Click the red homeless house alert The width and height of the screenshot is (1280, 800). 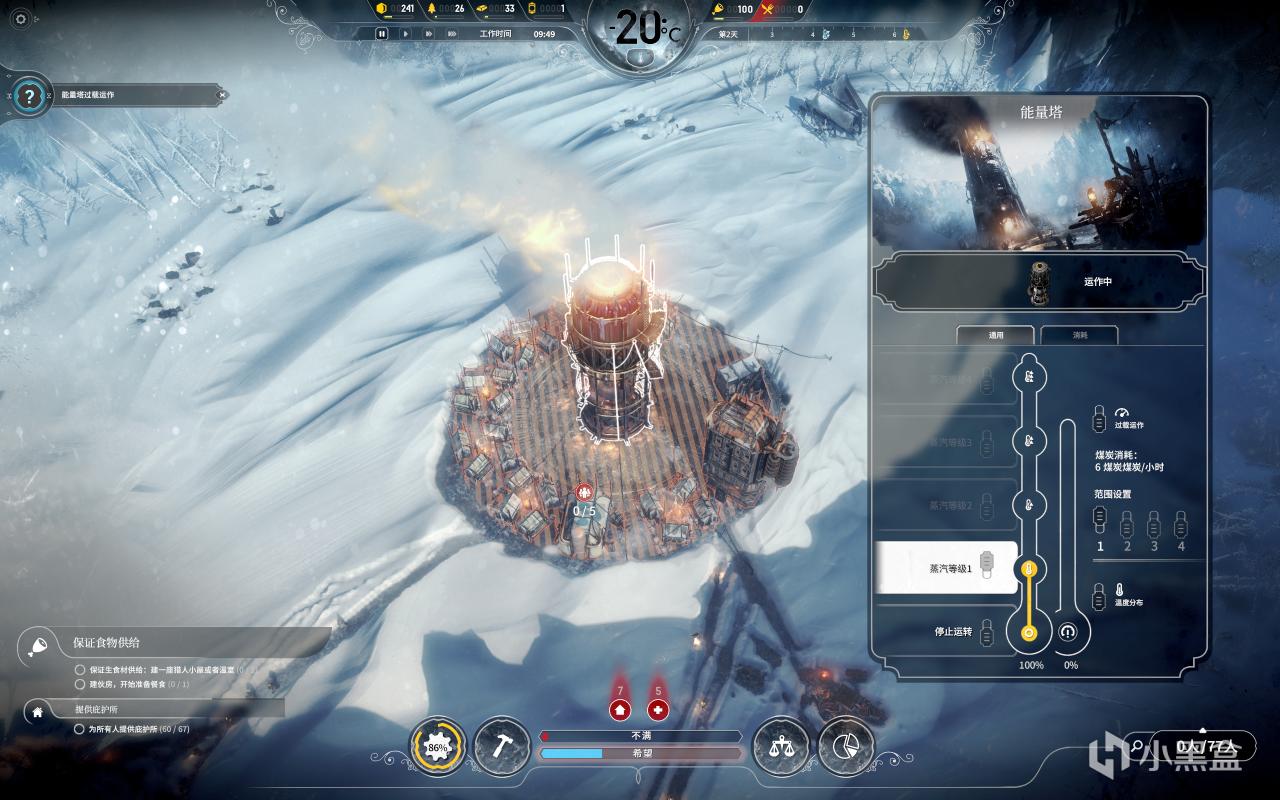pyautogui.click(x=620, y=710)
